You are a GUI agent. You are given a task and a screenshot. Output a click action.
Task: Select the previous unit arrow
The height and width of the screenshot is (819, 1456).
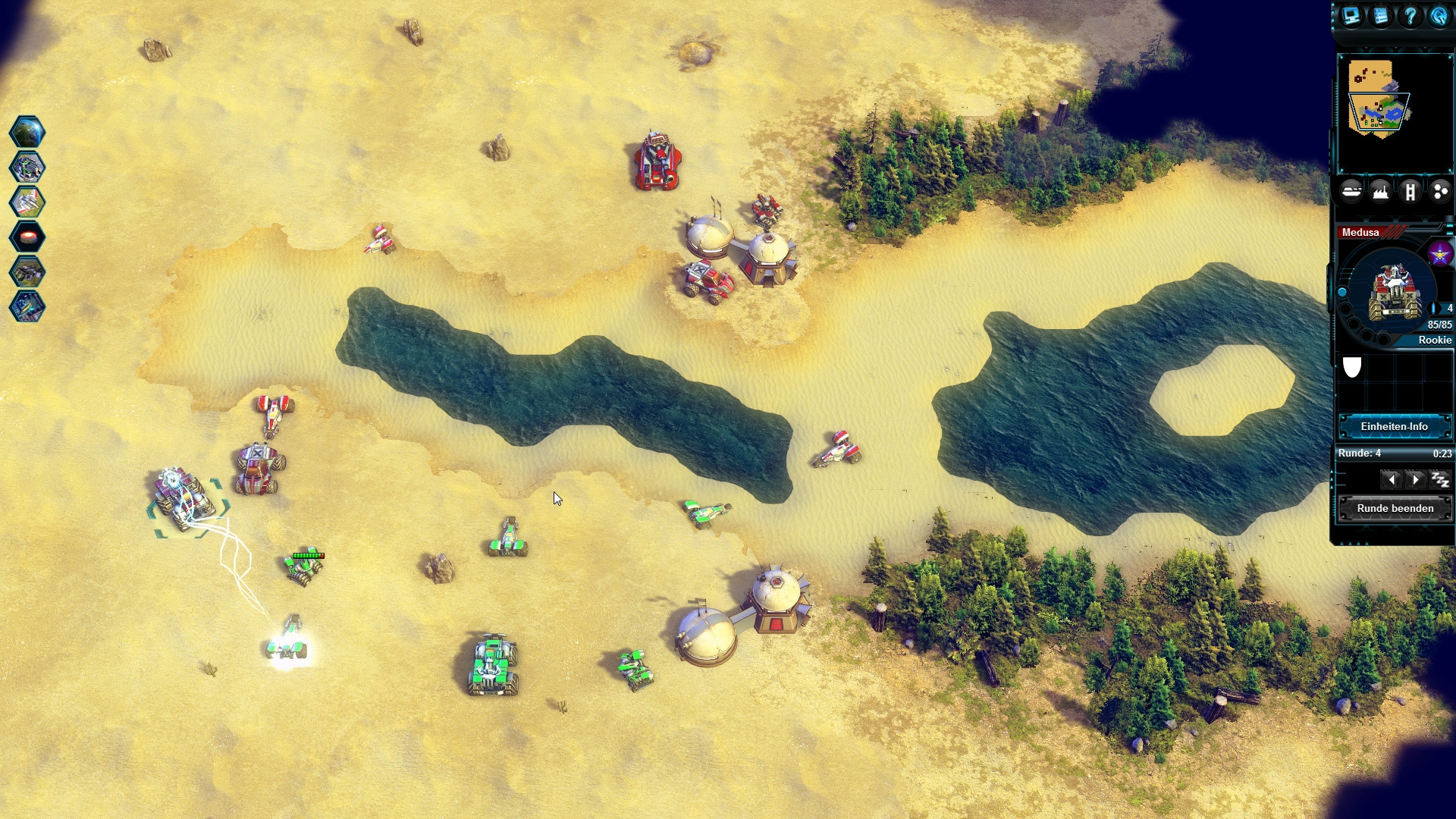click(x=1392, y=479)
